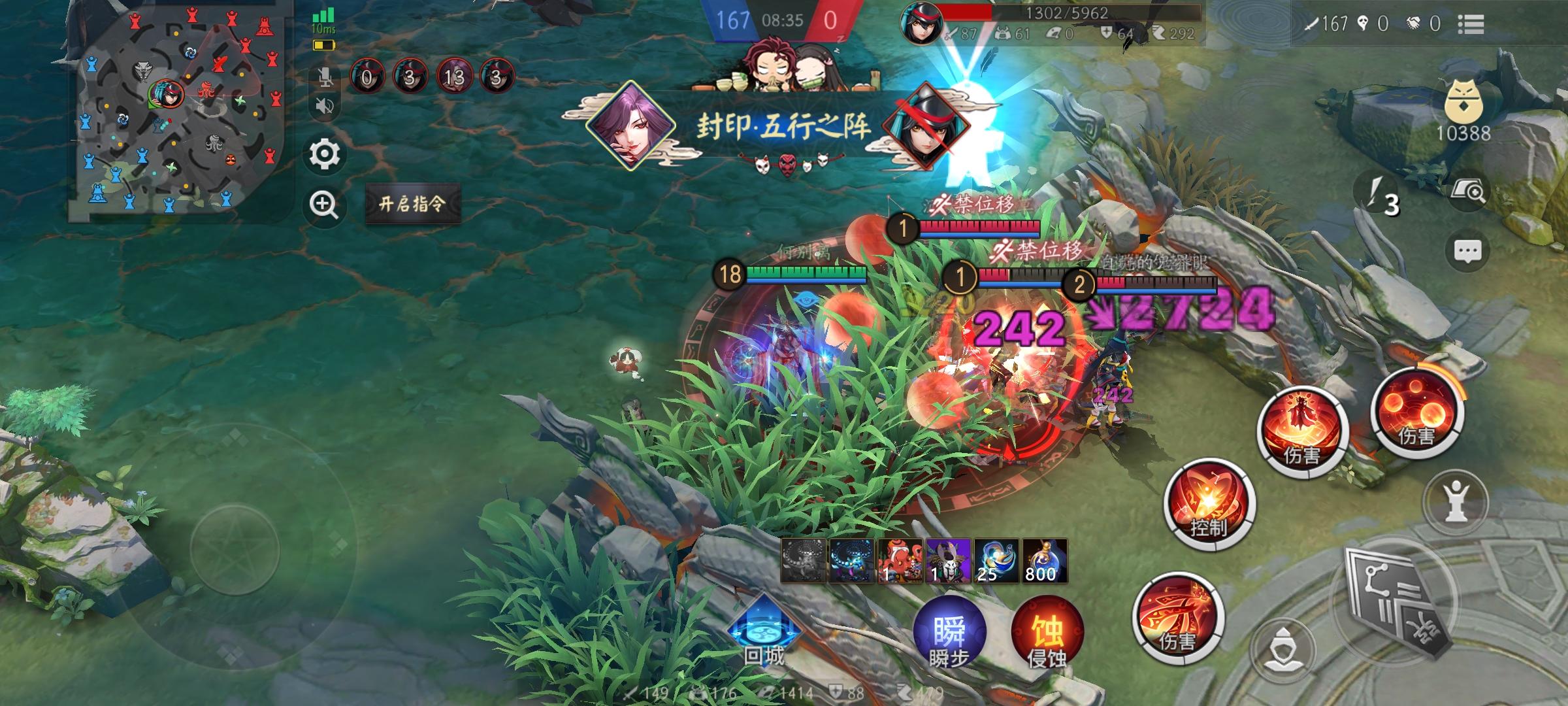
Task: Mute the game speaker audio
Action: [x=325, y=105]
